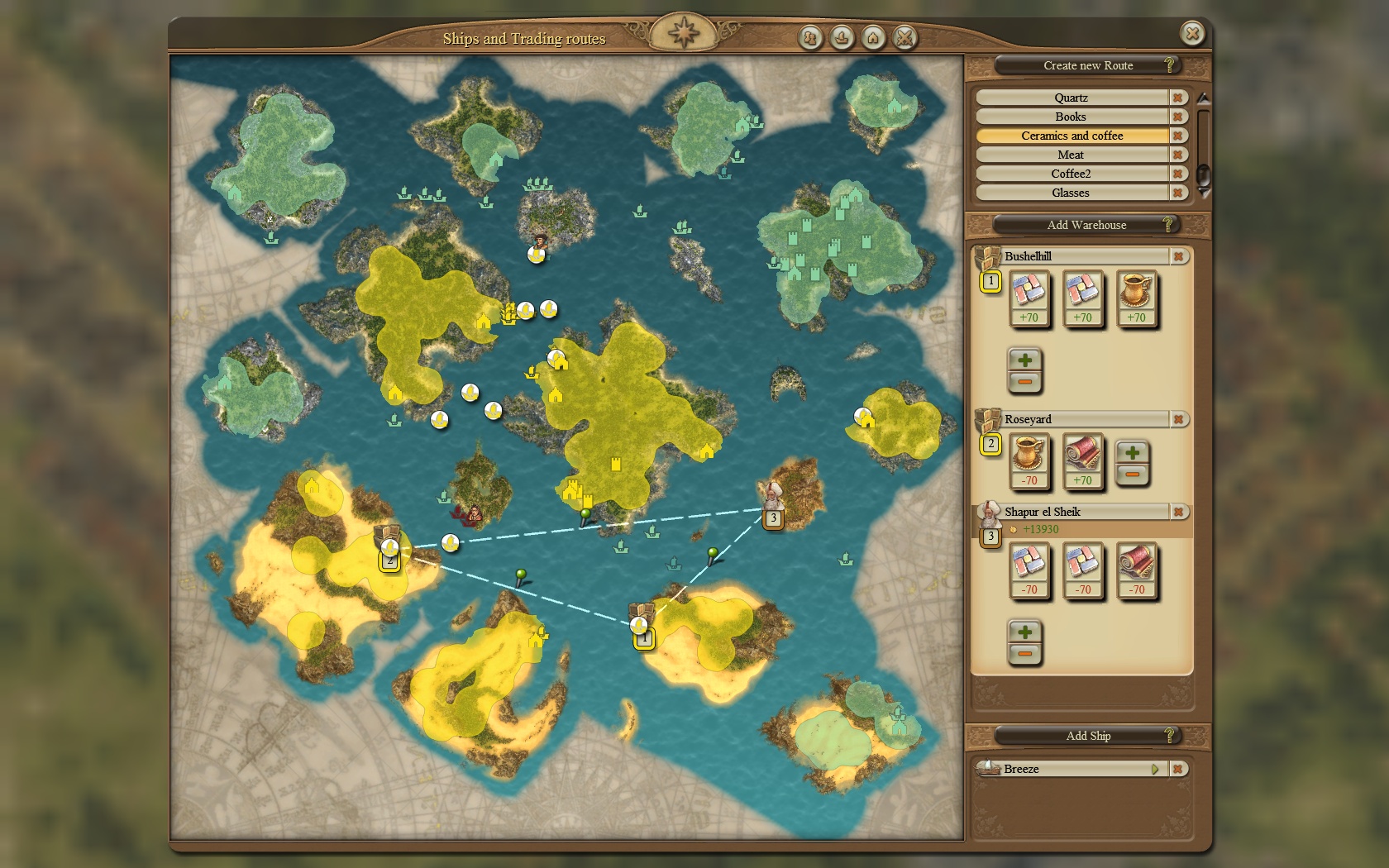Open the Add Ship help question mark
Screen dimensions: 1389x868
(x=1169, y=735)
